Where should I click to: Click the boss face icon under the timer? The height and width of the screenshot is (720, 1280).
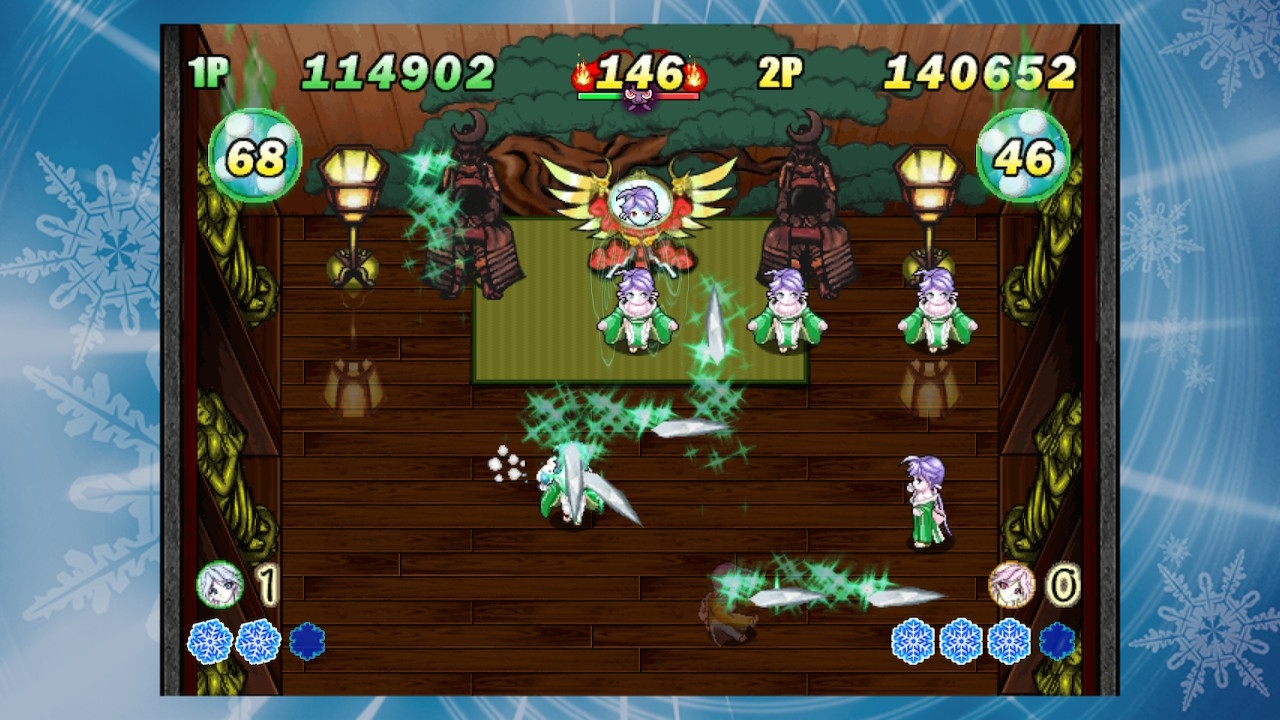tap(638, 99)
